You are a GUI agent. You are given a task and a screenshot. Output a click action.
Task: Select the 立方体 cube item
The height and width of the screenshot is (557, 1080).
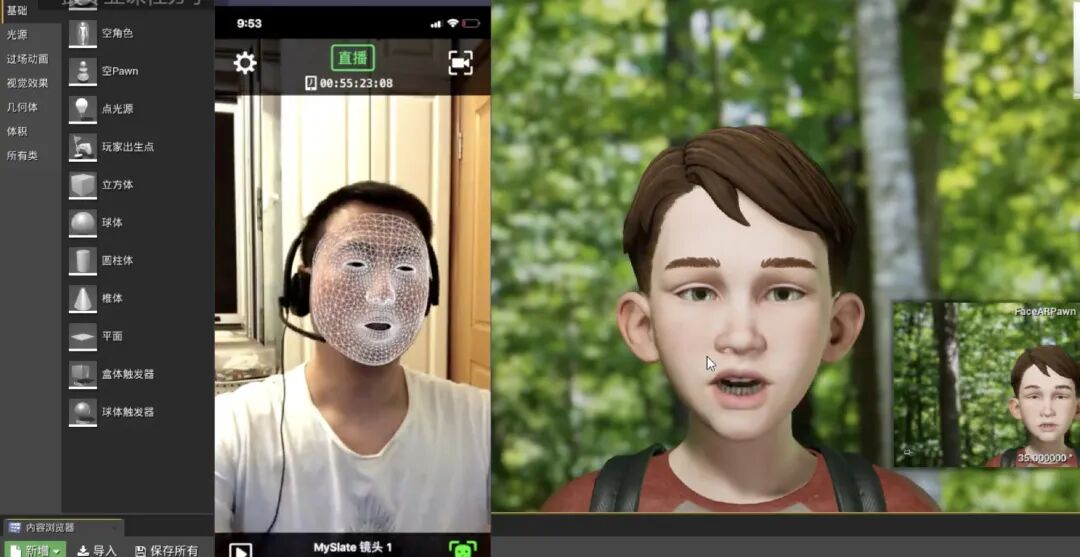coord(117,185)
